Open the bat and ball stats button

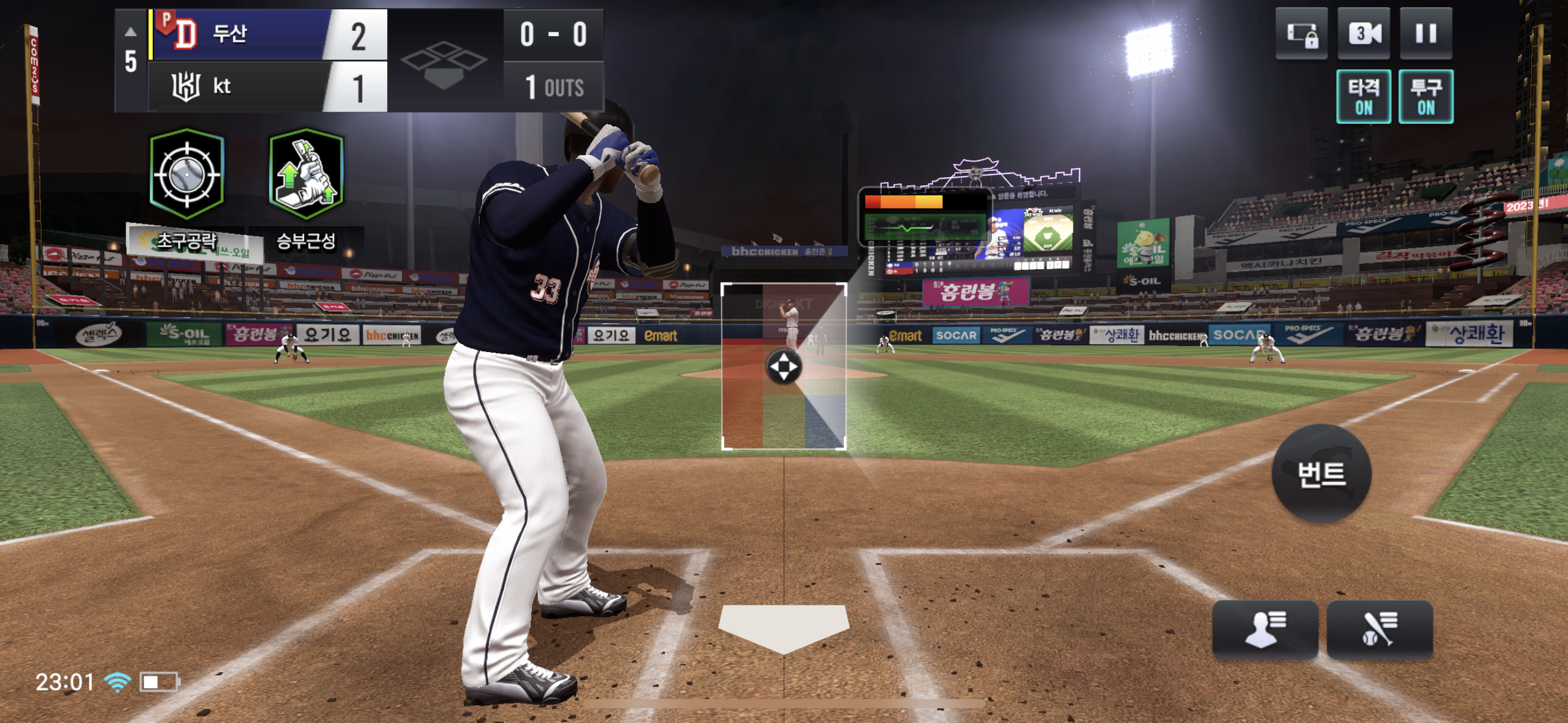pyautogui.click(x=1379, y=629)
